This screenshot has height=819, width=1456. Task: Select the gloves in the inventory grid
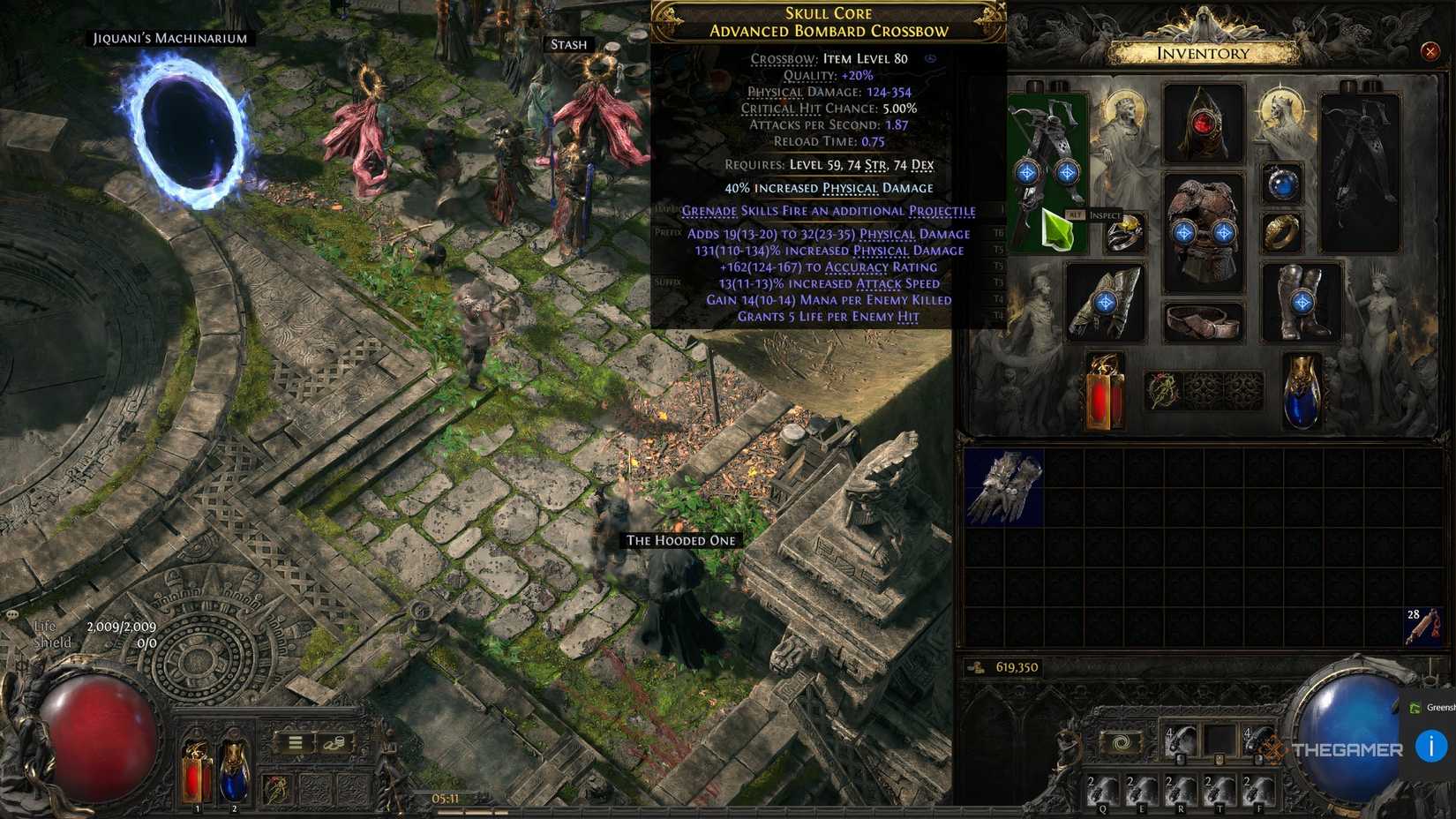[x=1004, y=485]
